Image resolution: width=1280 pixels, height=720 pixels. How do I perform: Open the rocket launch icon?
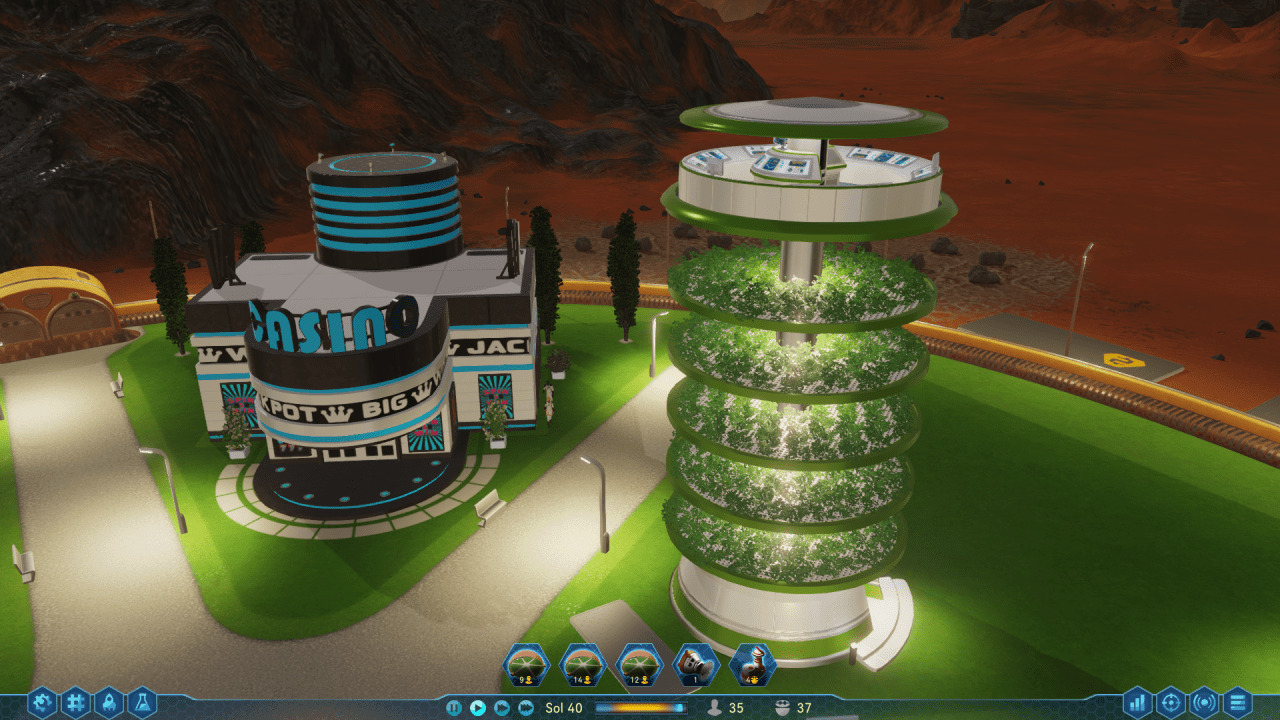point(110,700)
